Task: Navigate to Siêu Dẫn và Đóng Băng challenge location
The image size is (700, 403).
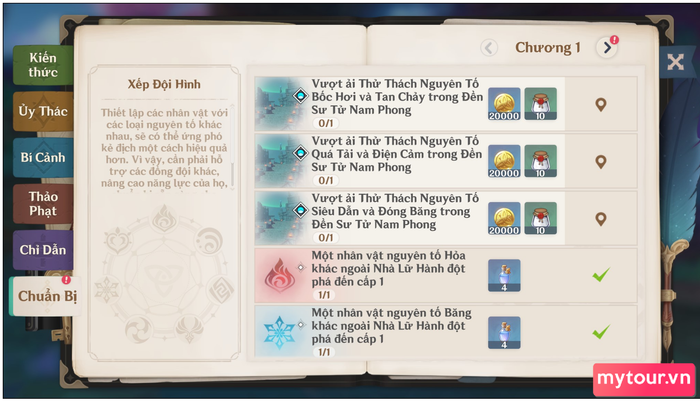Action: 601,218
